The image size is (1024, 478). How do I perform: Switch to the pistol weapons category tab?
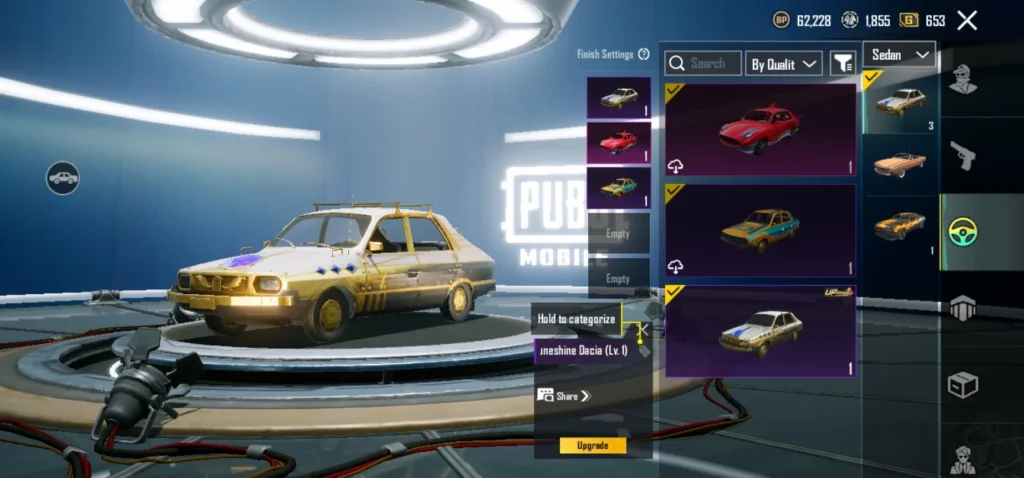[963, 155]
